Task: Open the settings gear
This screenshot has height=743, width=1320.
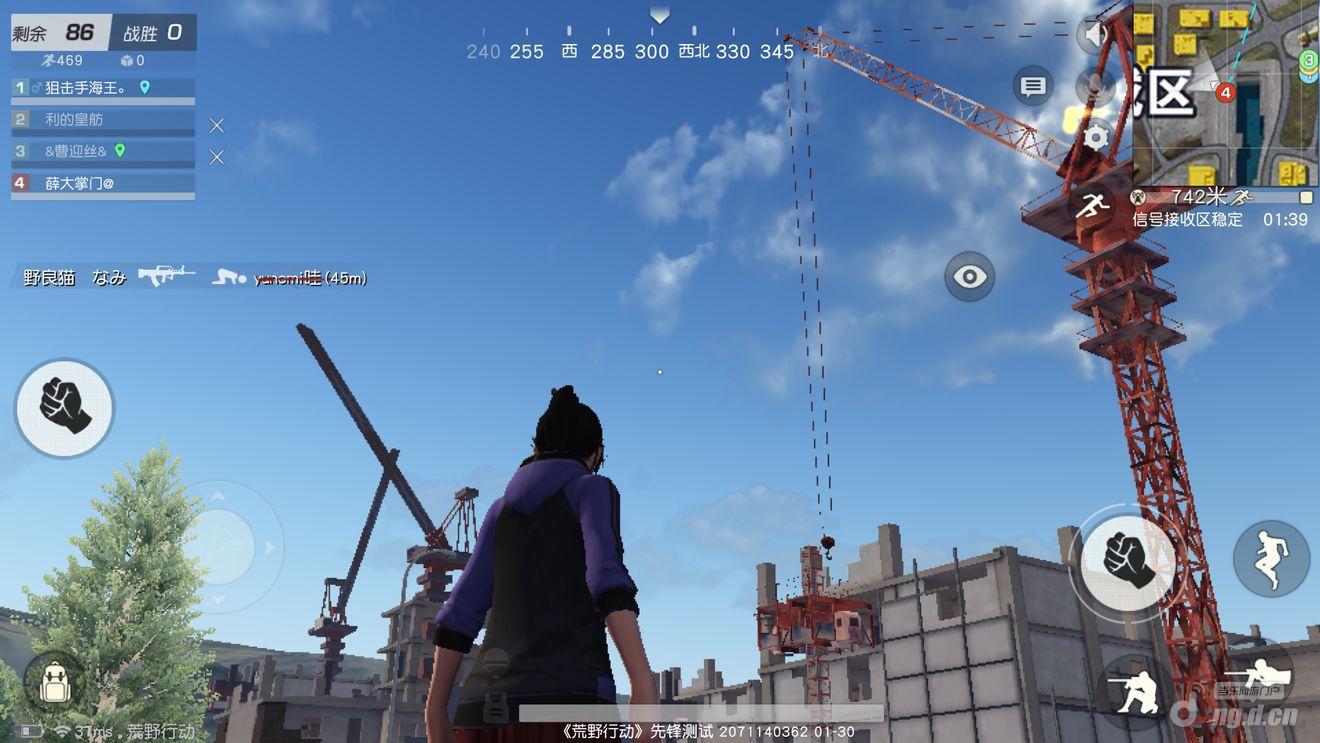Action: point(1097,137)
